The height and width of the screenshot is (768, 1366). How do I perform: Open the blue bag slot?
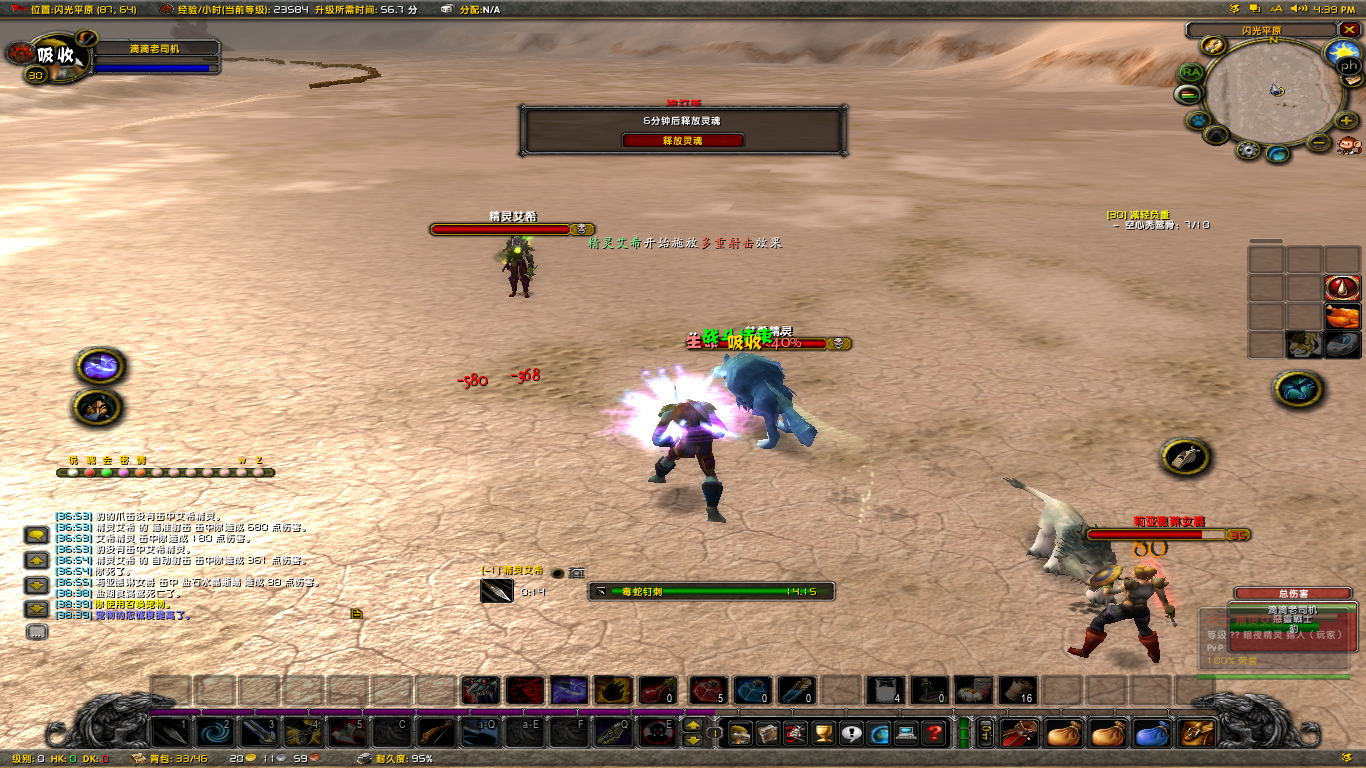point(1152,733)
